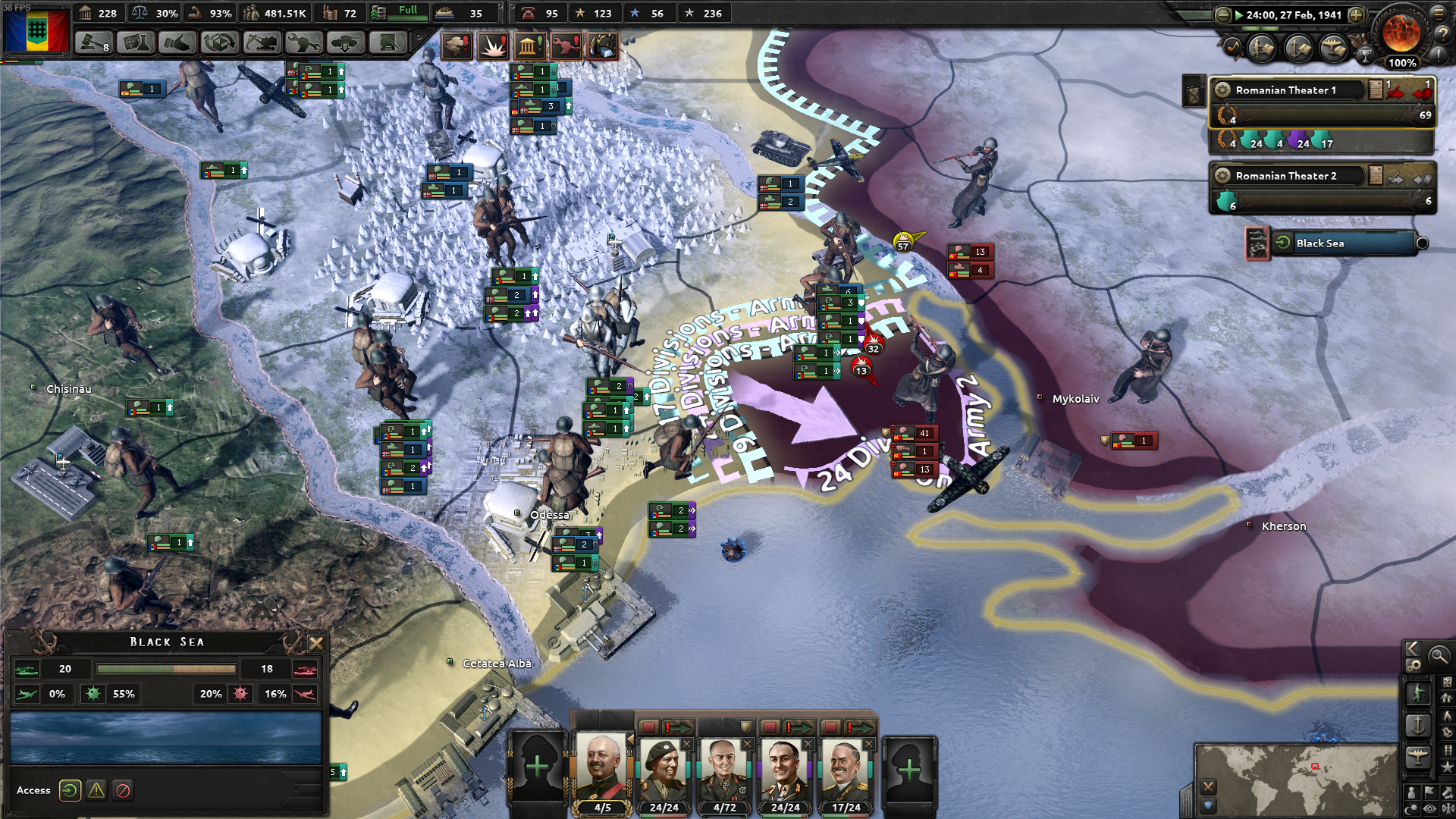
Task: Open the Construction crane menu
Action: [x=261, y=43]
